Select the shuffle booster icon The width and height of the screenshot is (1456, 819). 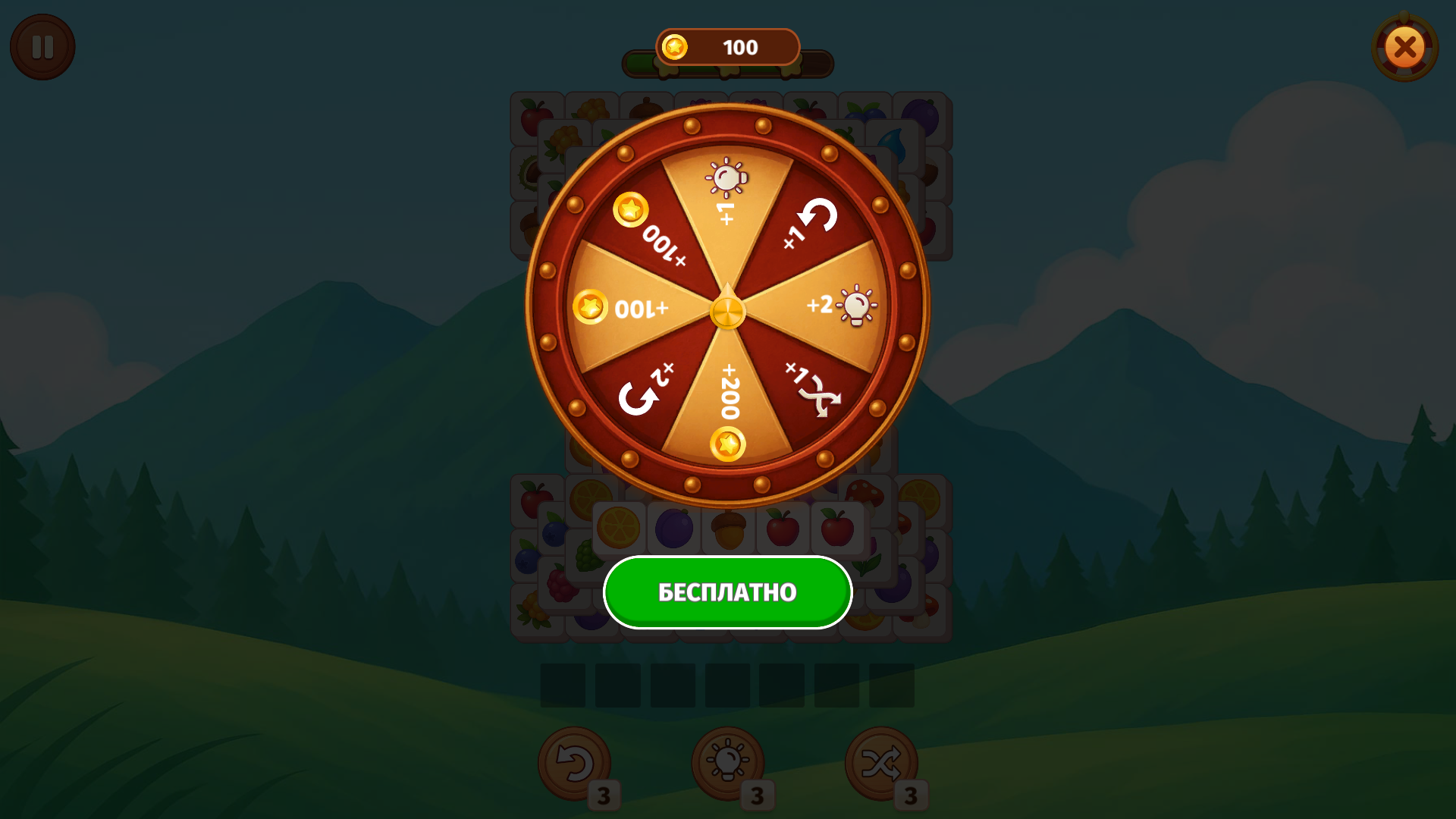pyautogui.click(x=880, y=762)
